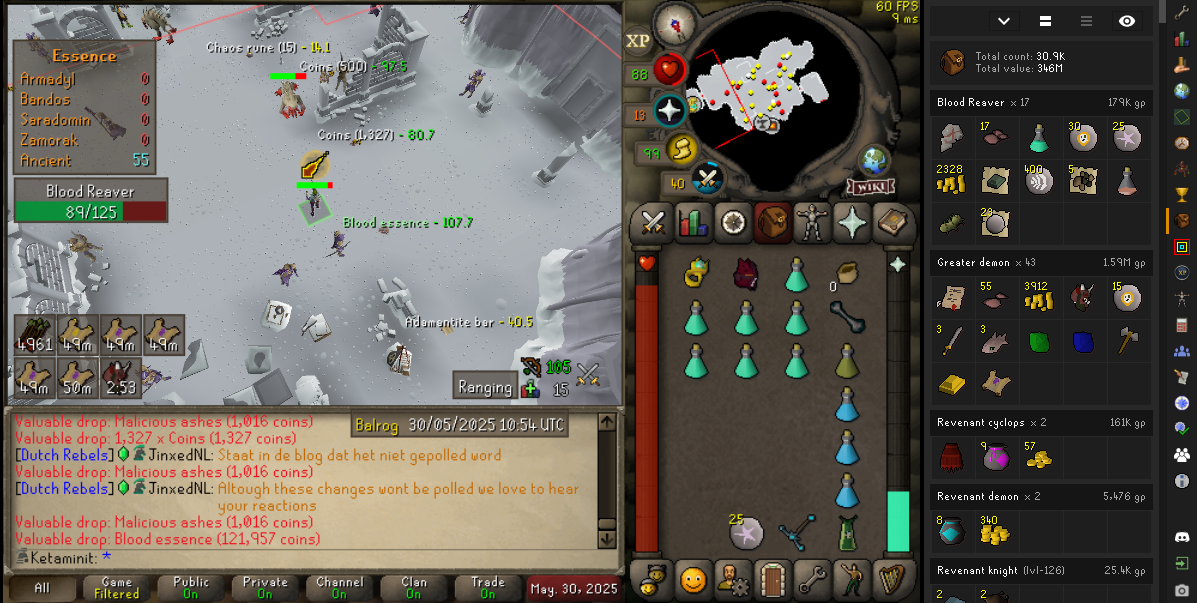Open the world map globe

click(875, 160)
